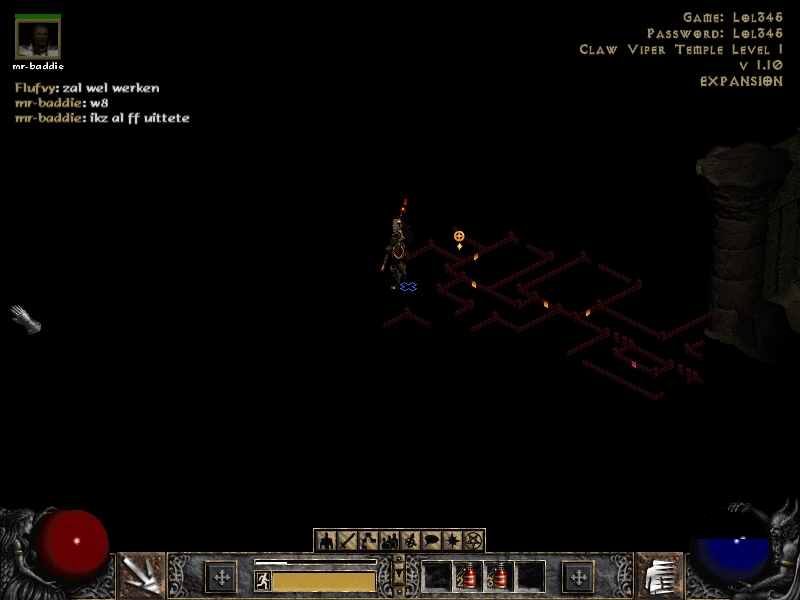Use the red potion in belt slot 2

point(467,576)
